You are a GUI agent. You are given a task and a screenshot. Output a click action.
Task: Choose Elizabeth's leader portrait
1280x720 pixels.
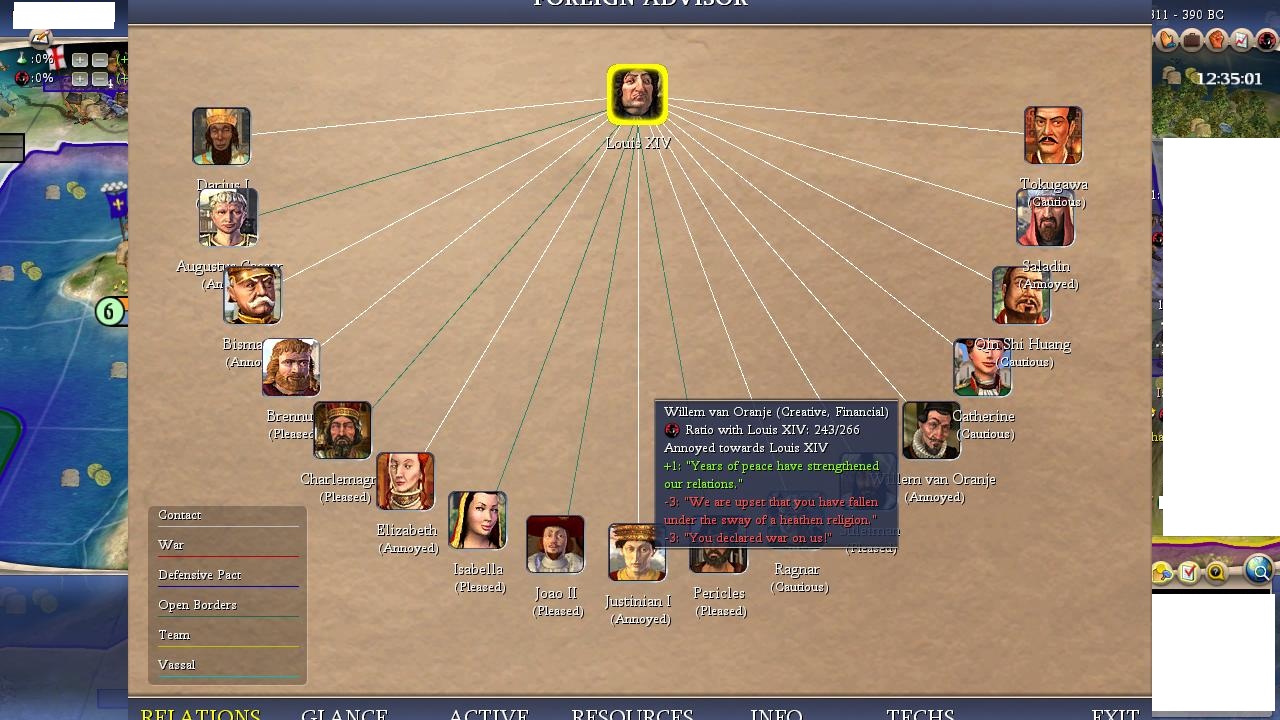tap(405, 481)
